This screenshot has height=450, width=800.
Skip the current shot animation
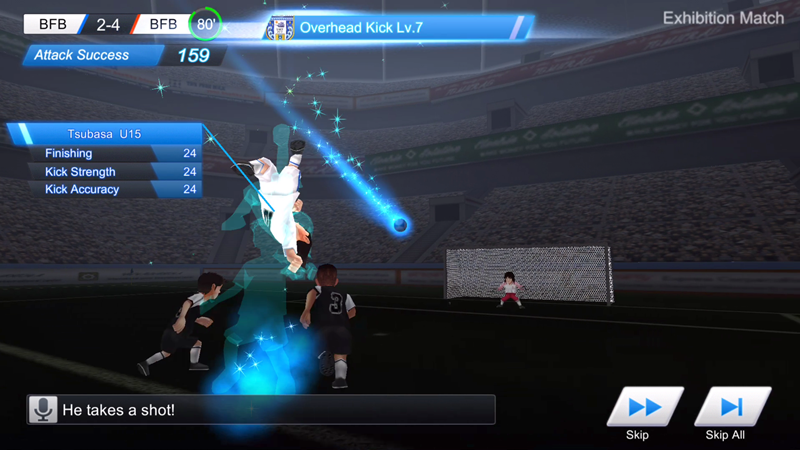click(x=644, y=407)
